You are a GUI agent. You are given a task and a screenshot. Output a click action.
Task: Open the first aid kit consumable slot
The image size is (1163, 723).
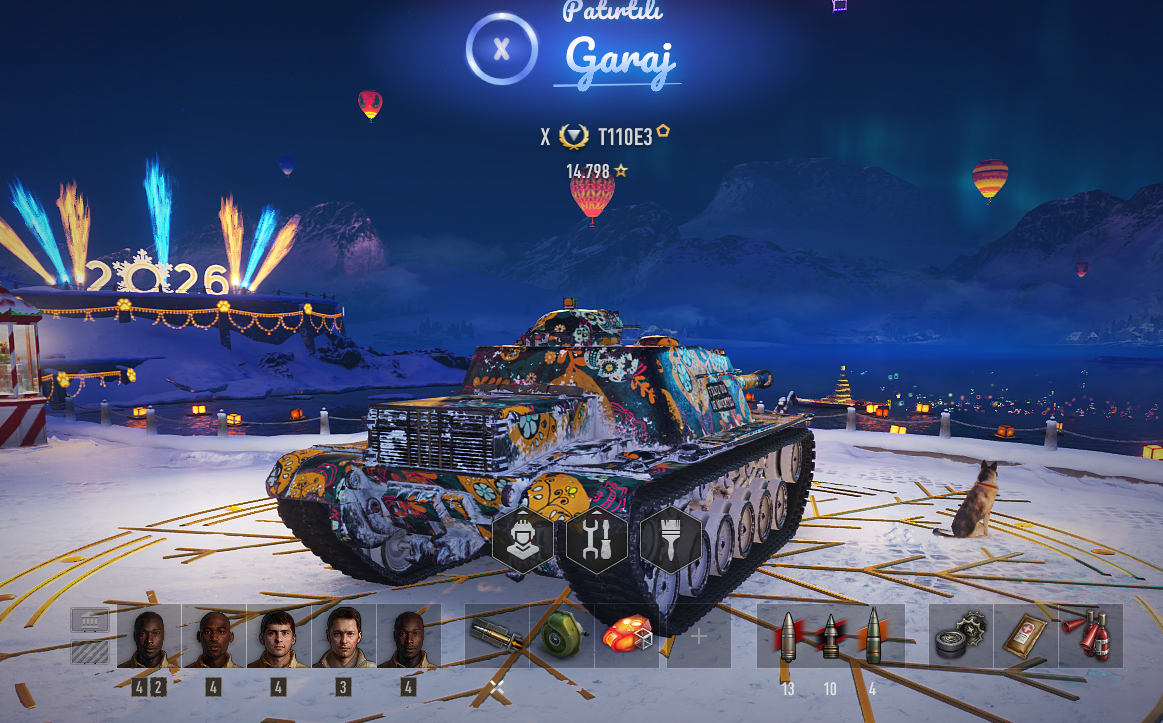tap(1025, 636)
